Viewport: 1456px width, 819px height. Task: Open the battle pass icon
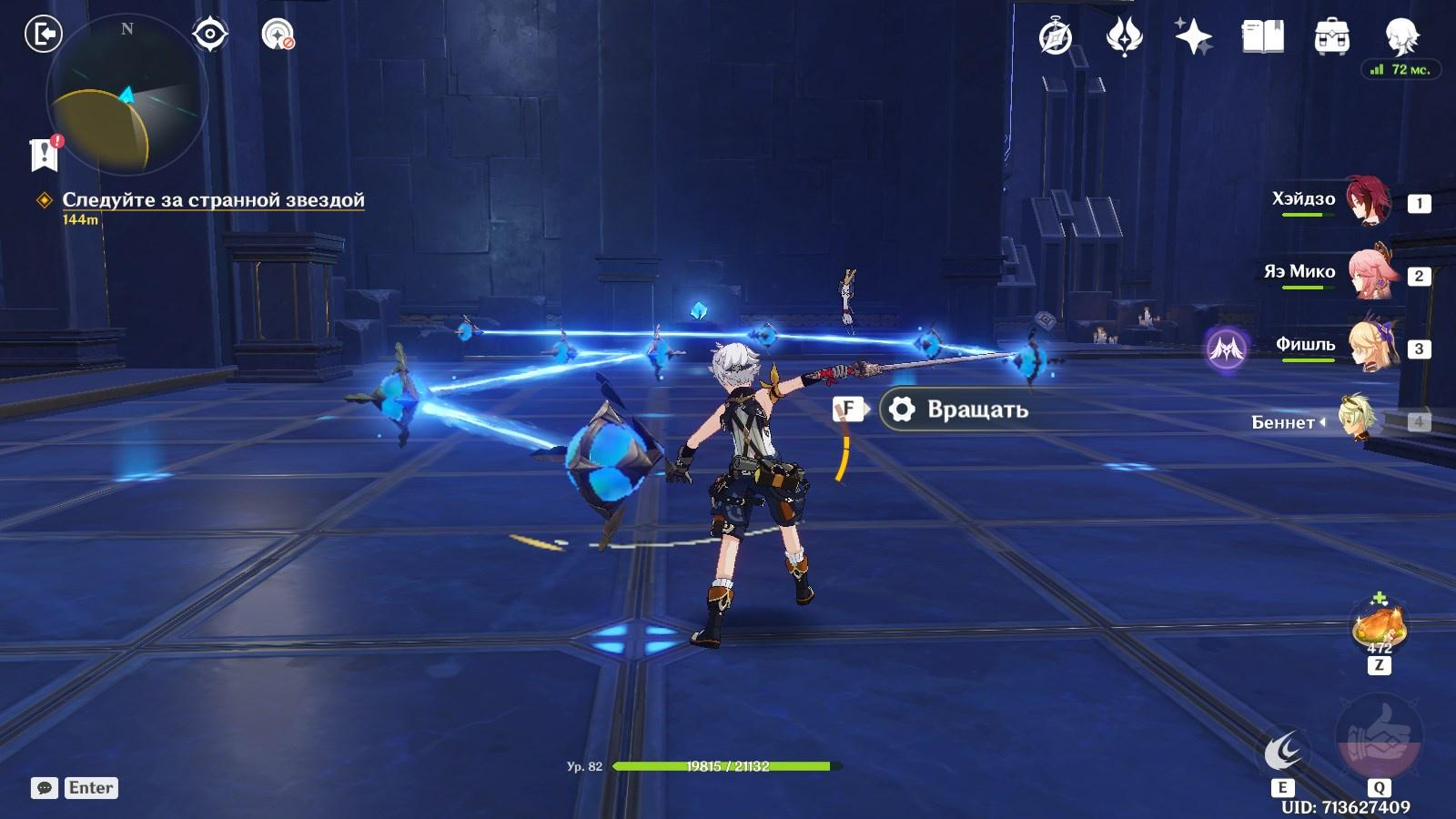click(x=1124, y=37)
